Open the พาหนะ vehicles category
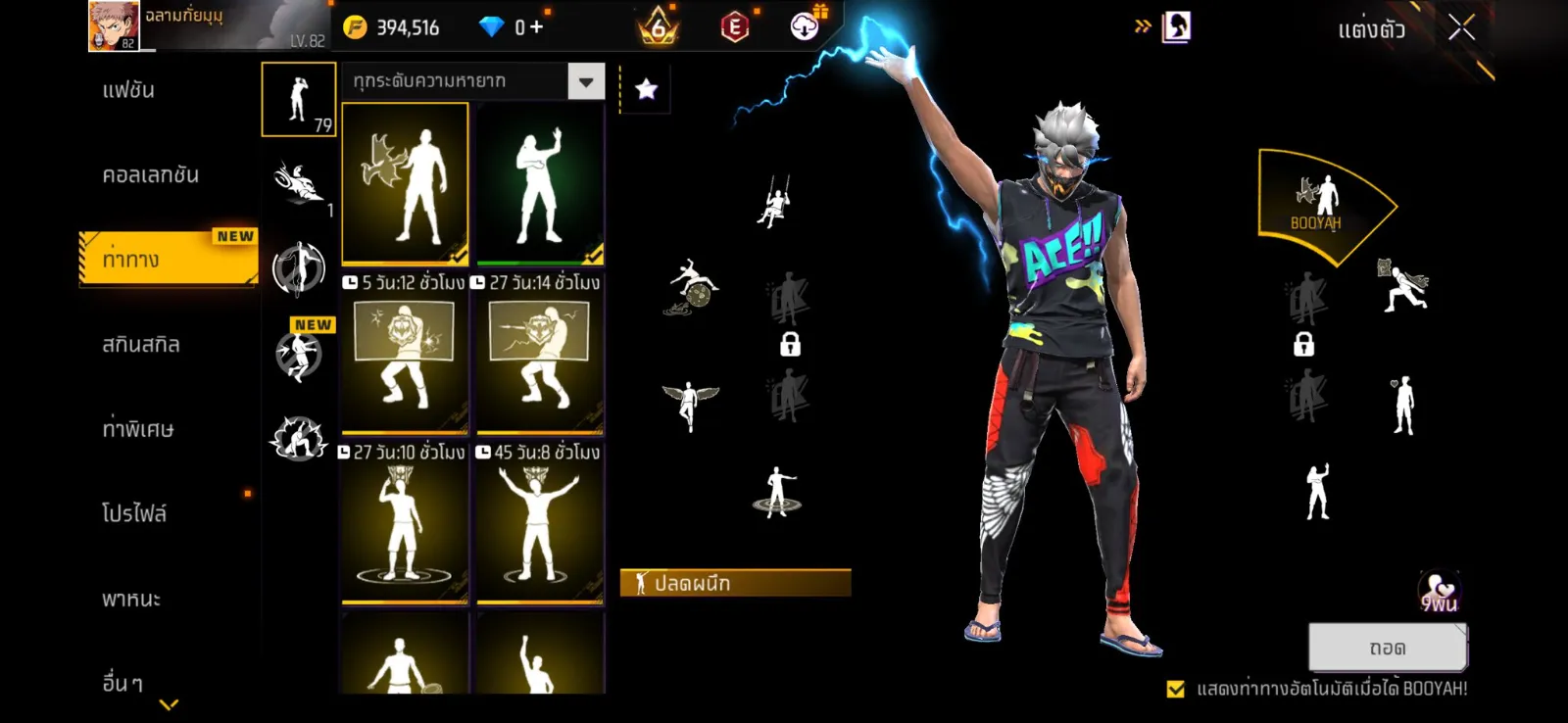The height and width of the screenshot is (723, 1568). [x=131, y=599]
